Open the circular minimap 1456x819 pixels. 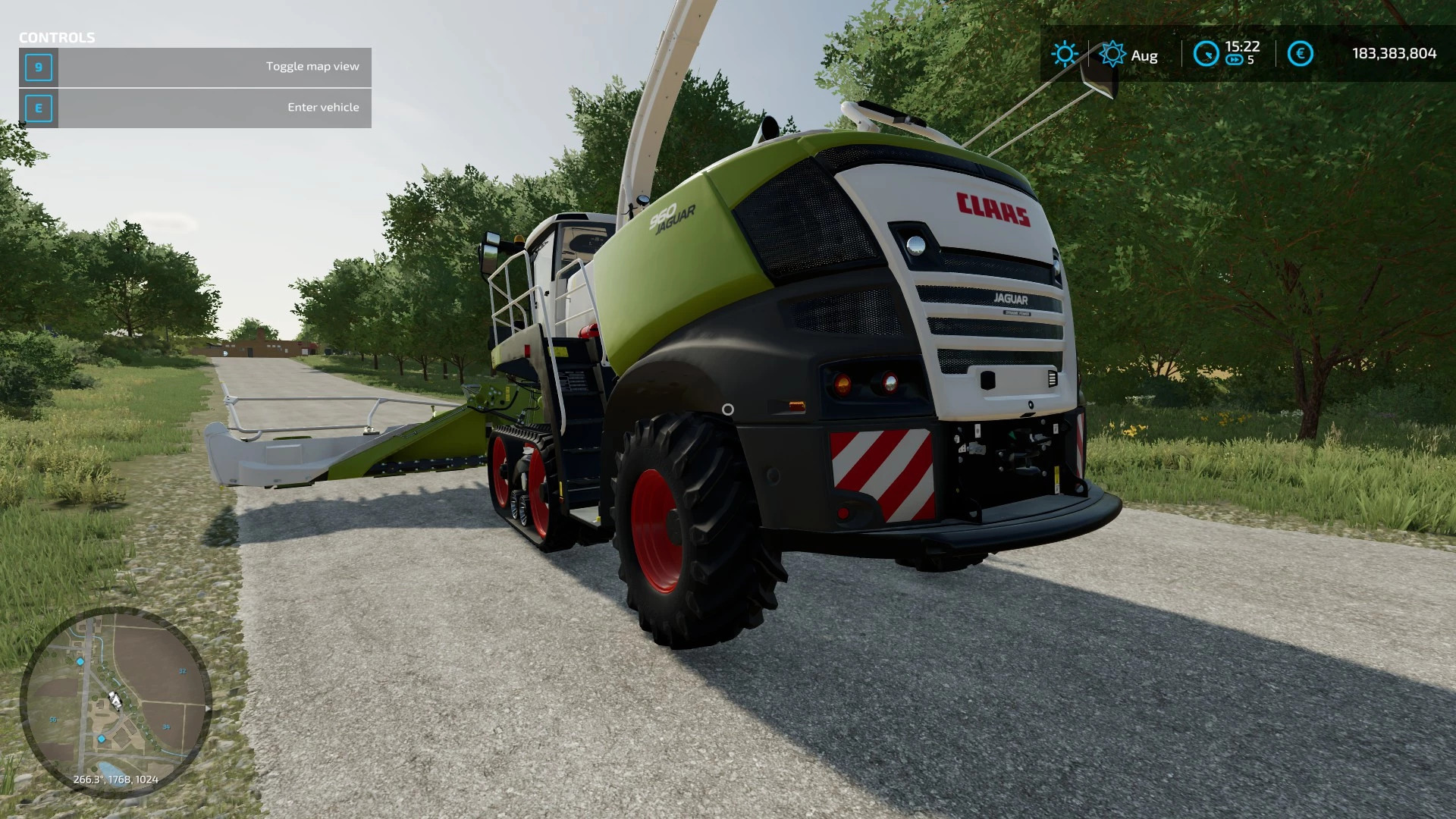115,701
